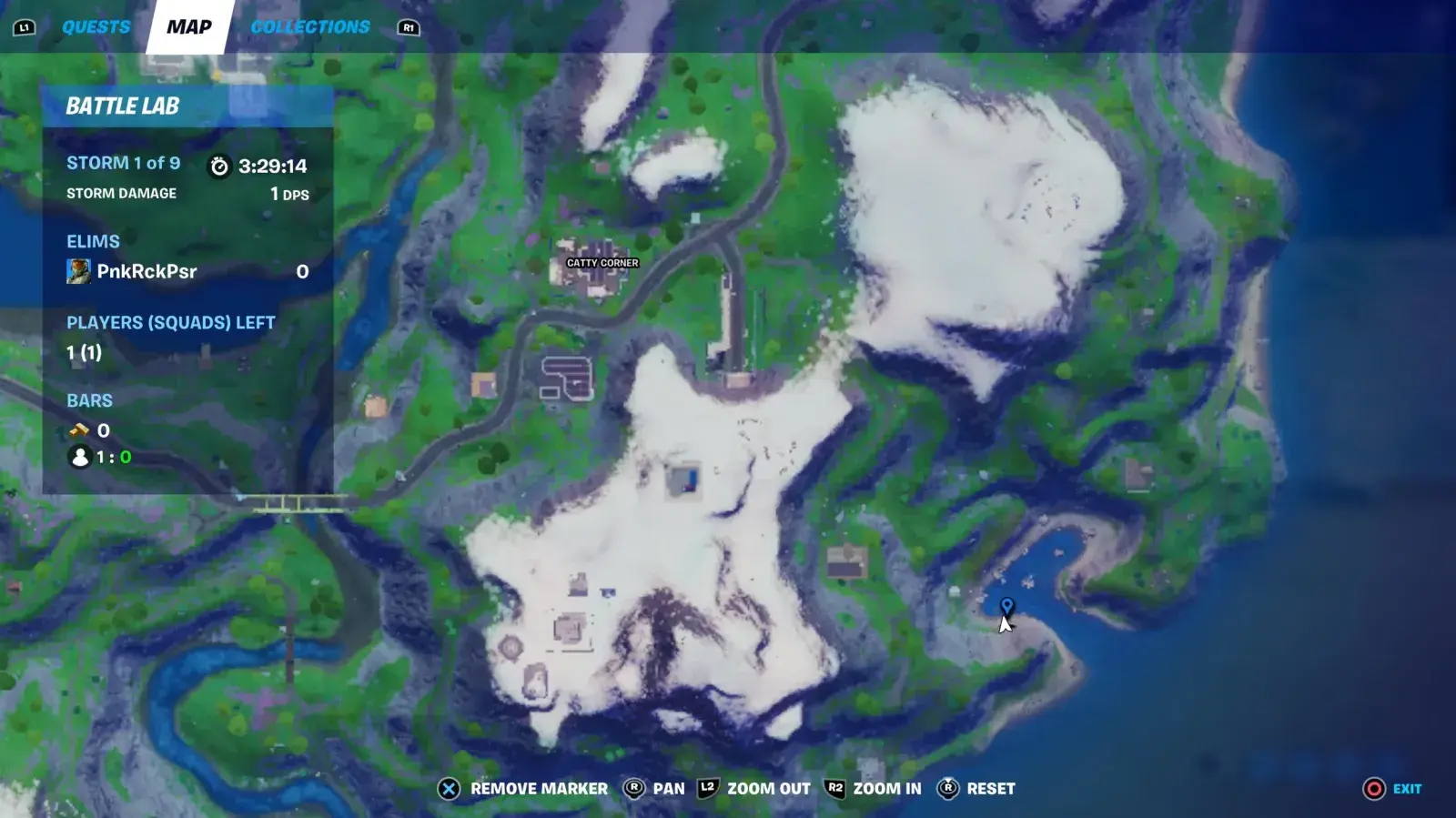Exit the map screen
The height and width of the screenshot is (818, 1456).
[x=1392, y=789]
